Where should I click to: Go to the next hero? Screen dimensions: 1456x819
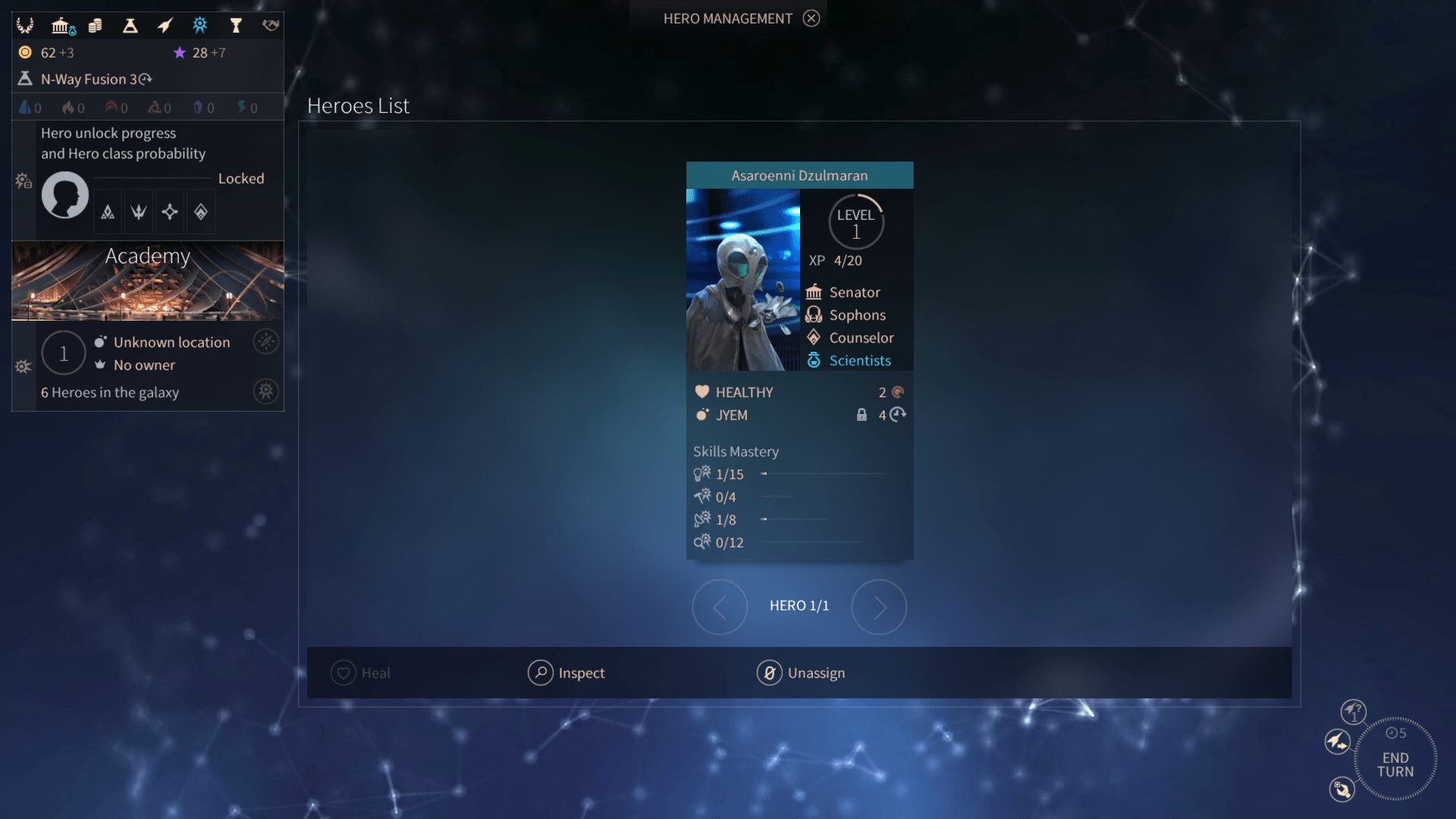[x=879, y=607]
